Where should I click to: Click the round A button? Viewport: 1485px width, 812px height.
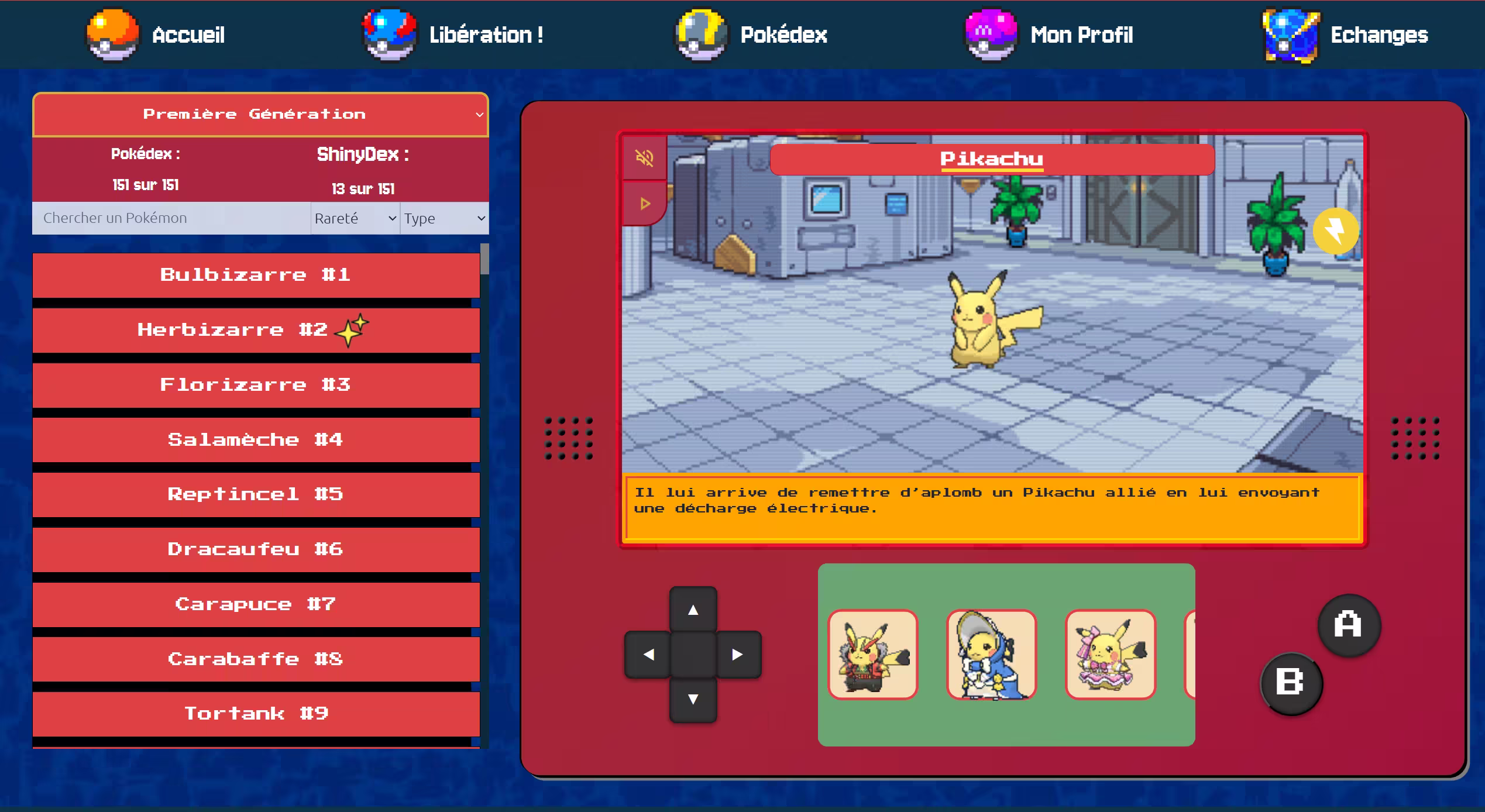click(1349, 625)
